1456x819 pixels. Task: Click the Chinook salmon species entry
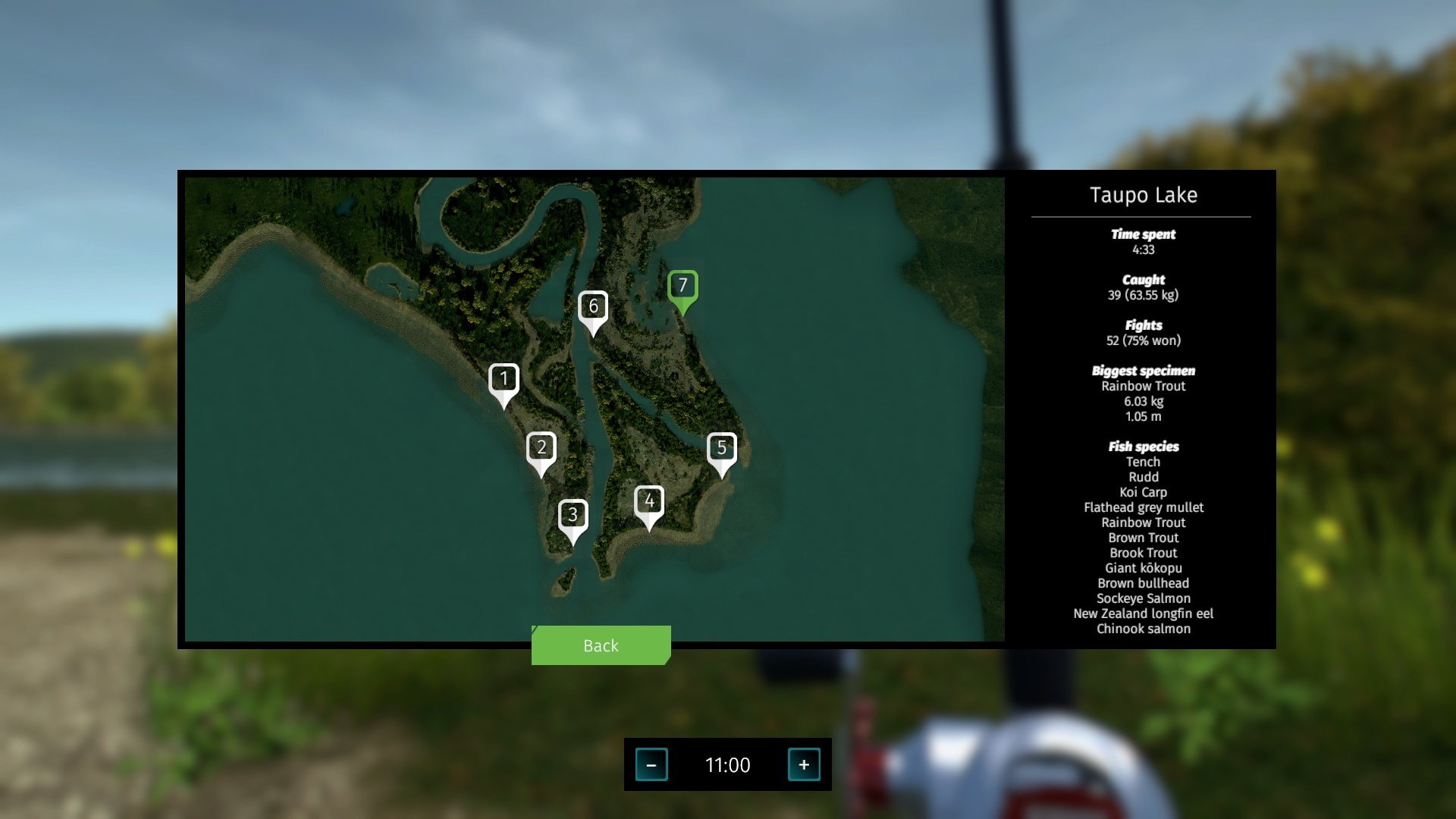click(1143, 629)
